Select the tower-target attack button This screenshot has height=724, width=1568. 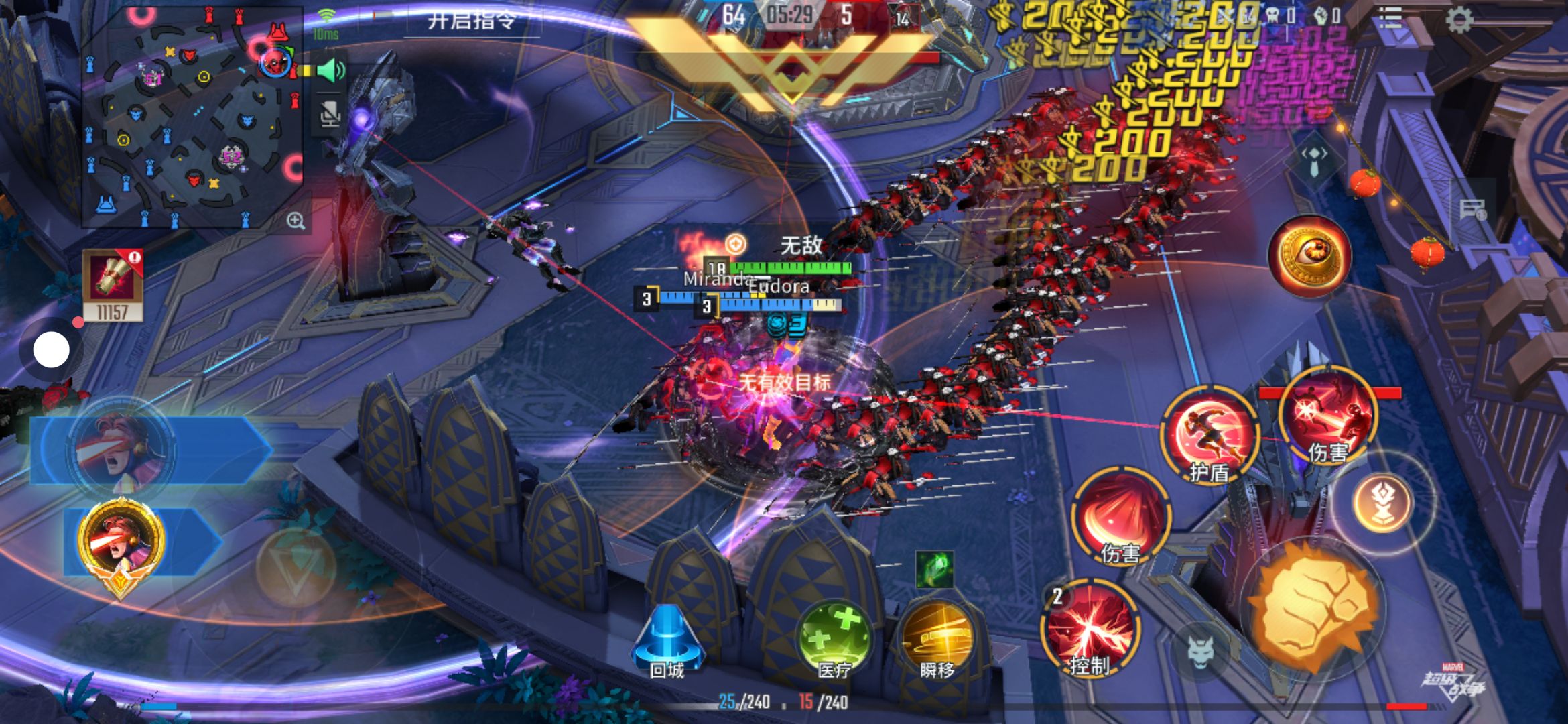click(x=1382, y=503)
